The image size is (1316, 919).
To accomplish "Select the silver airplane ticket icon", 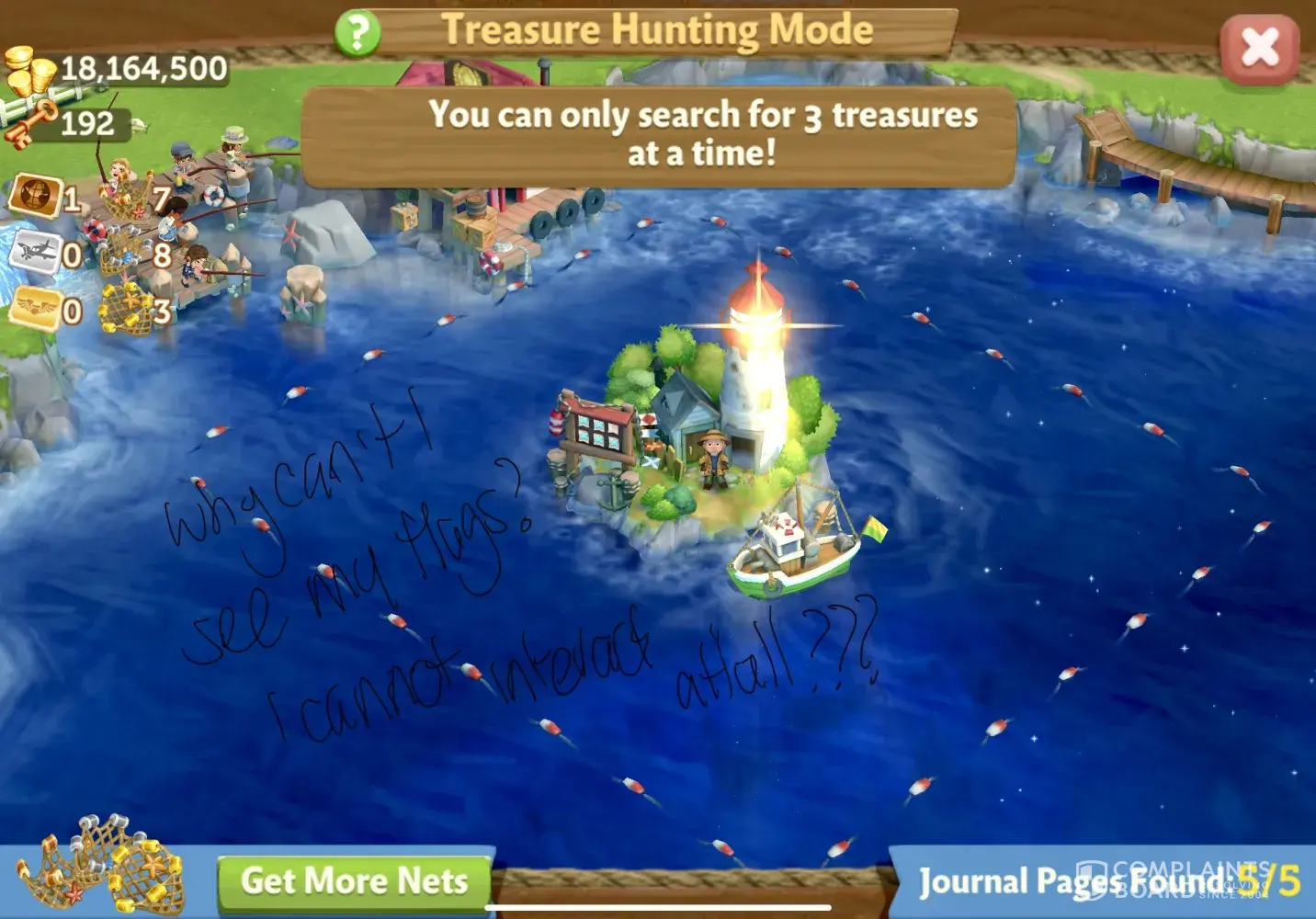I will click(34, 251).
